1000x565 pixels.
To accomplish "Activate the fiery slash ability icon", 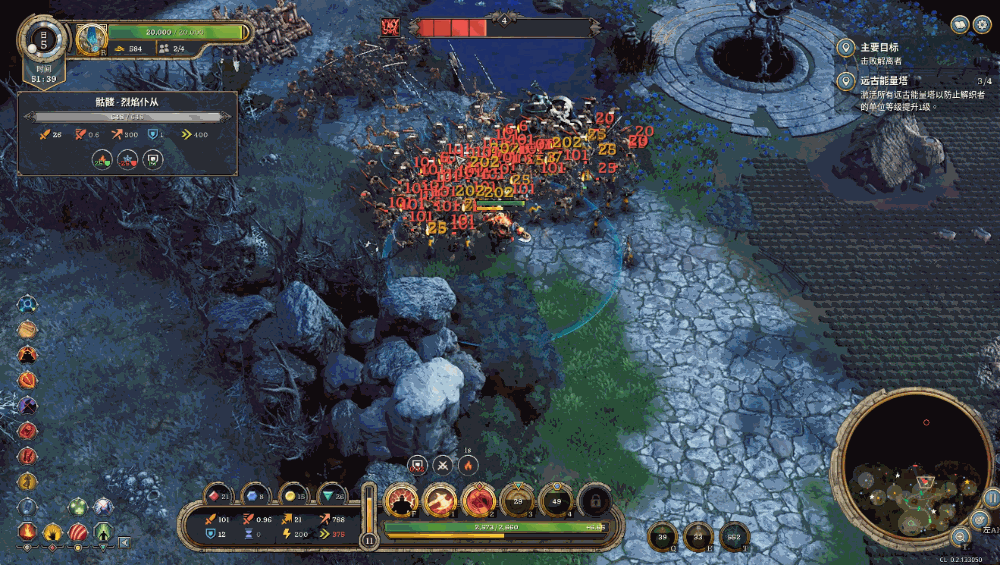I will [440, 498].
